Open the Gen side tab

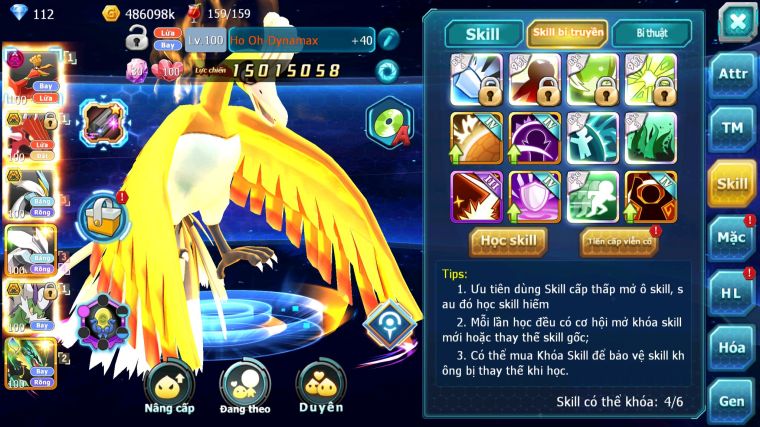point(732,400)
